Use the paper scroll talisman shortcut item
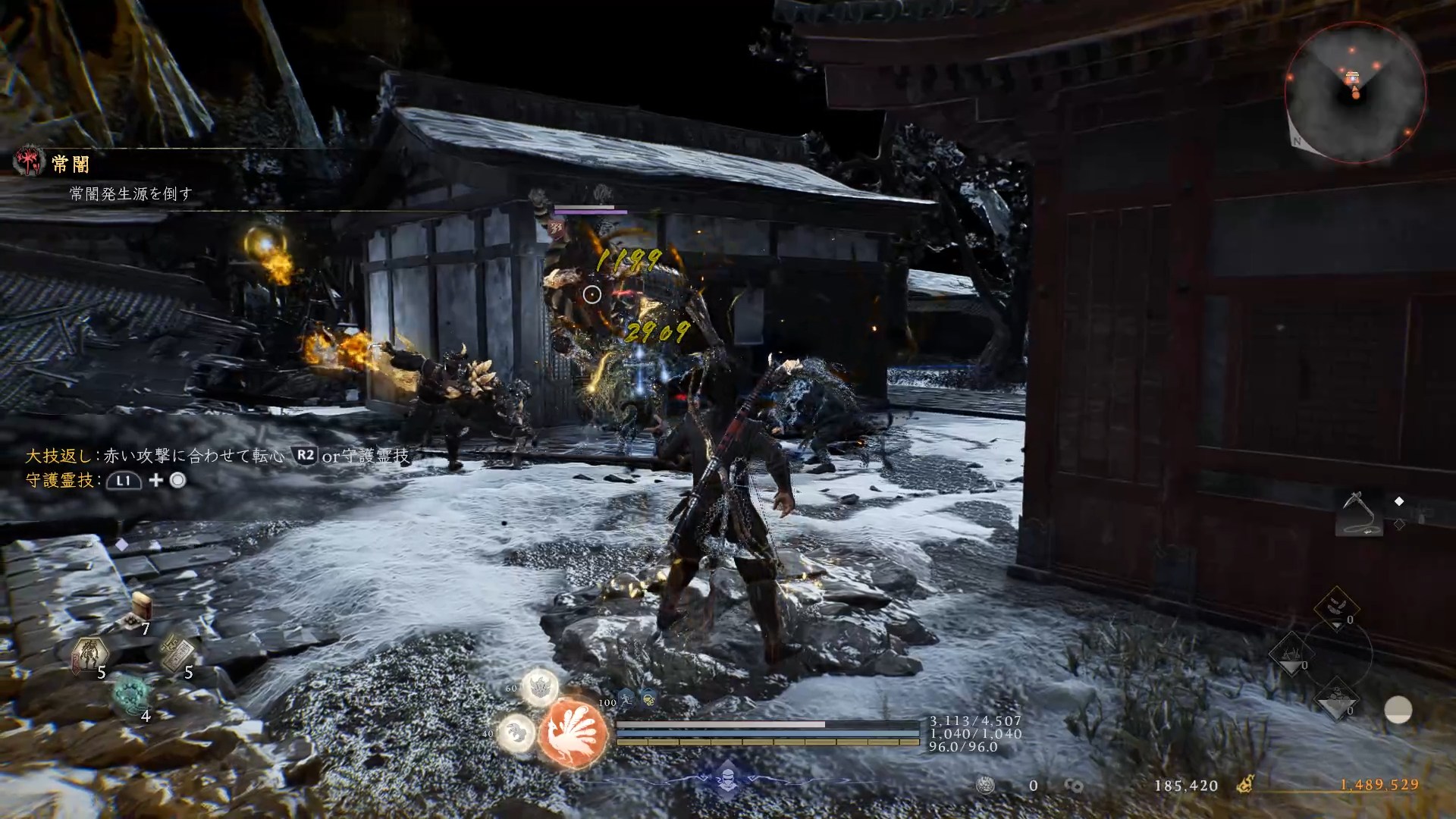This screenshot has height=819, width=1456. [x=177, y=654]
